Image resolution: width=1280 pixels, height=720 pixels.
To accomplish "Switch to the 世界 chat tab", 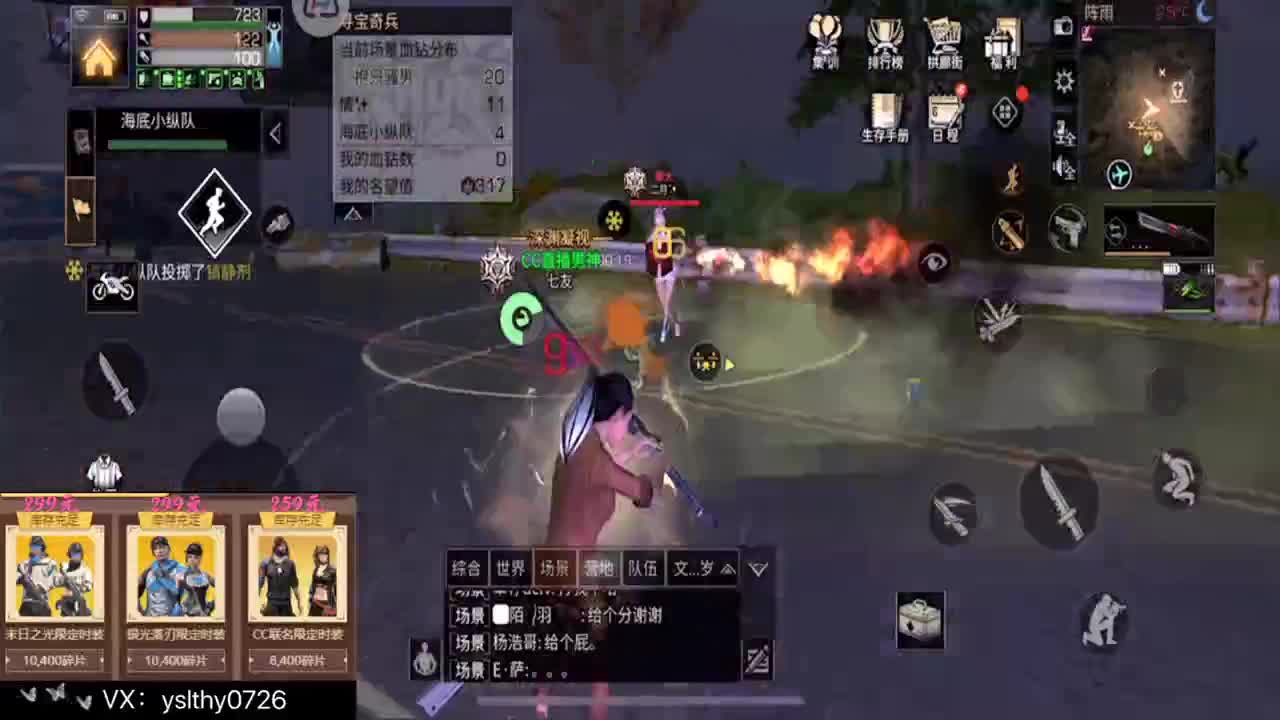I will pyautogui.click(x=508, y=568).
